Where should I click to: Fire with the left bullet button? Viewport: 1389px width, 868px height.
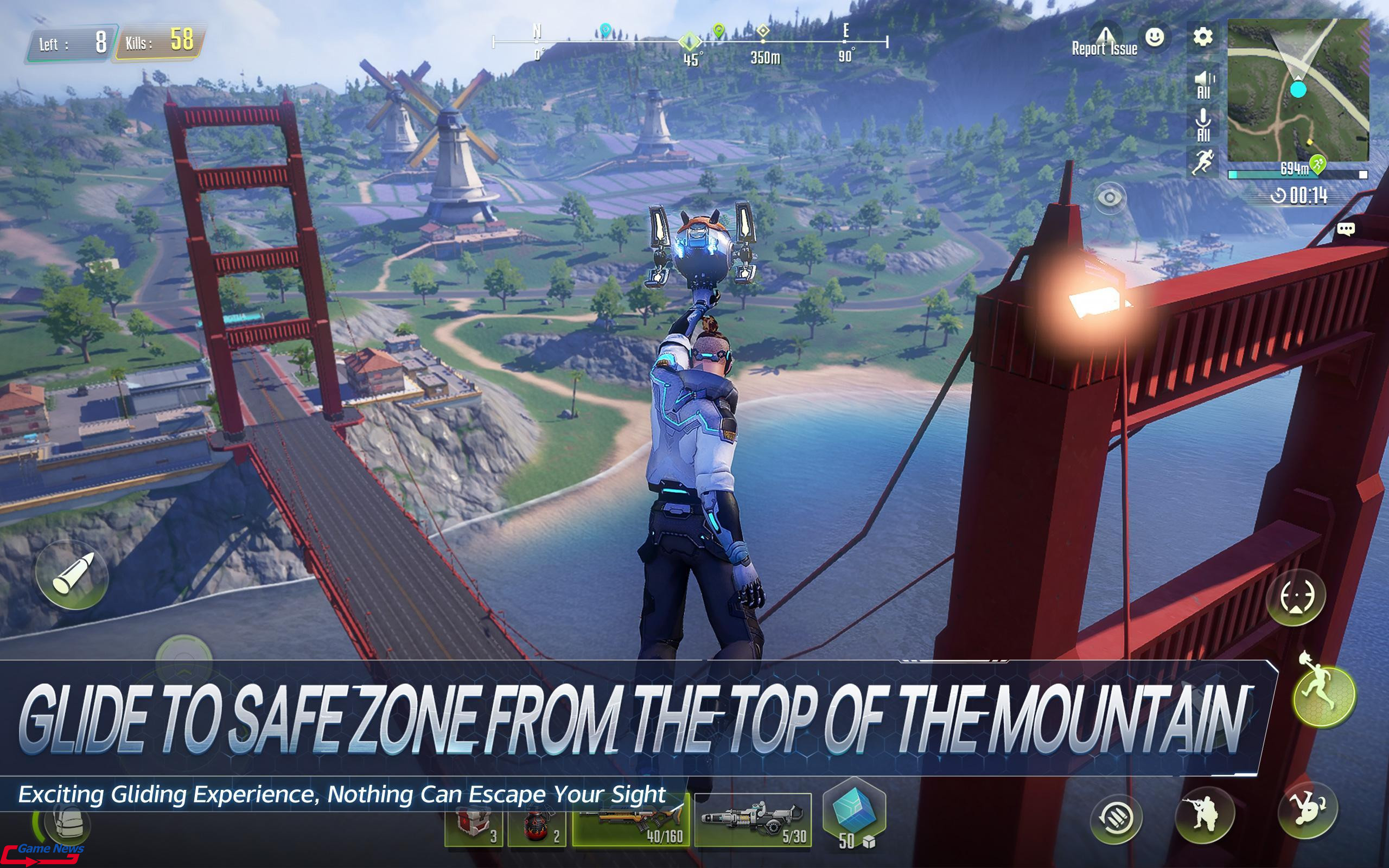(x=72, y=575)
